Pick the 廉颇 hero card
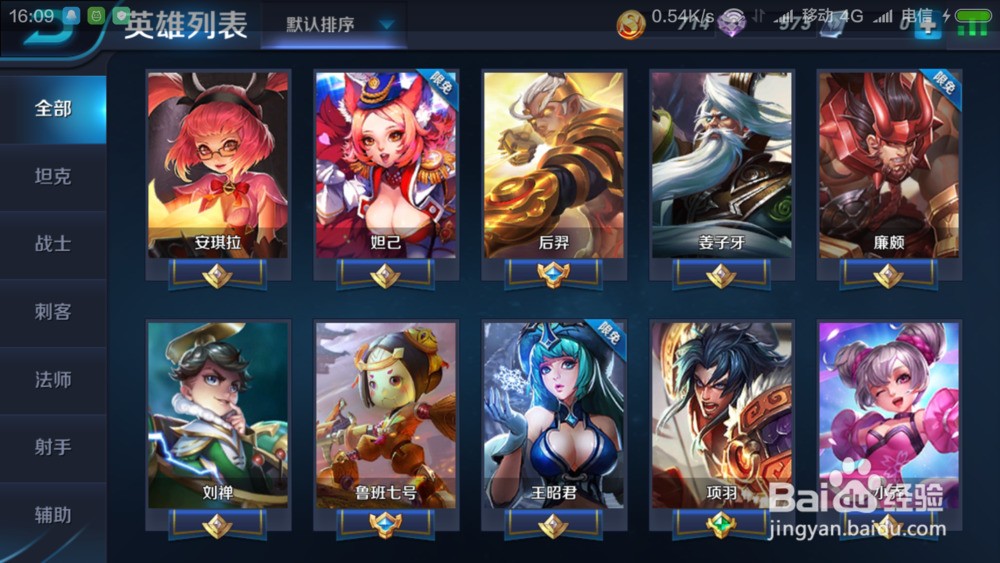The height and width of the screenshot is (563, 1000). tap(889, 165)
